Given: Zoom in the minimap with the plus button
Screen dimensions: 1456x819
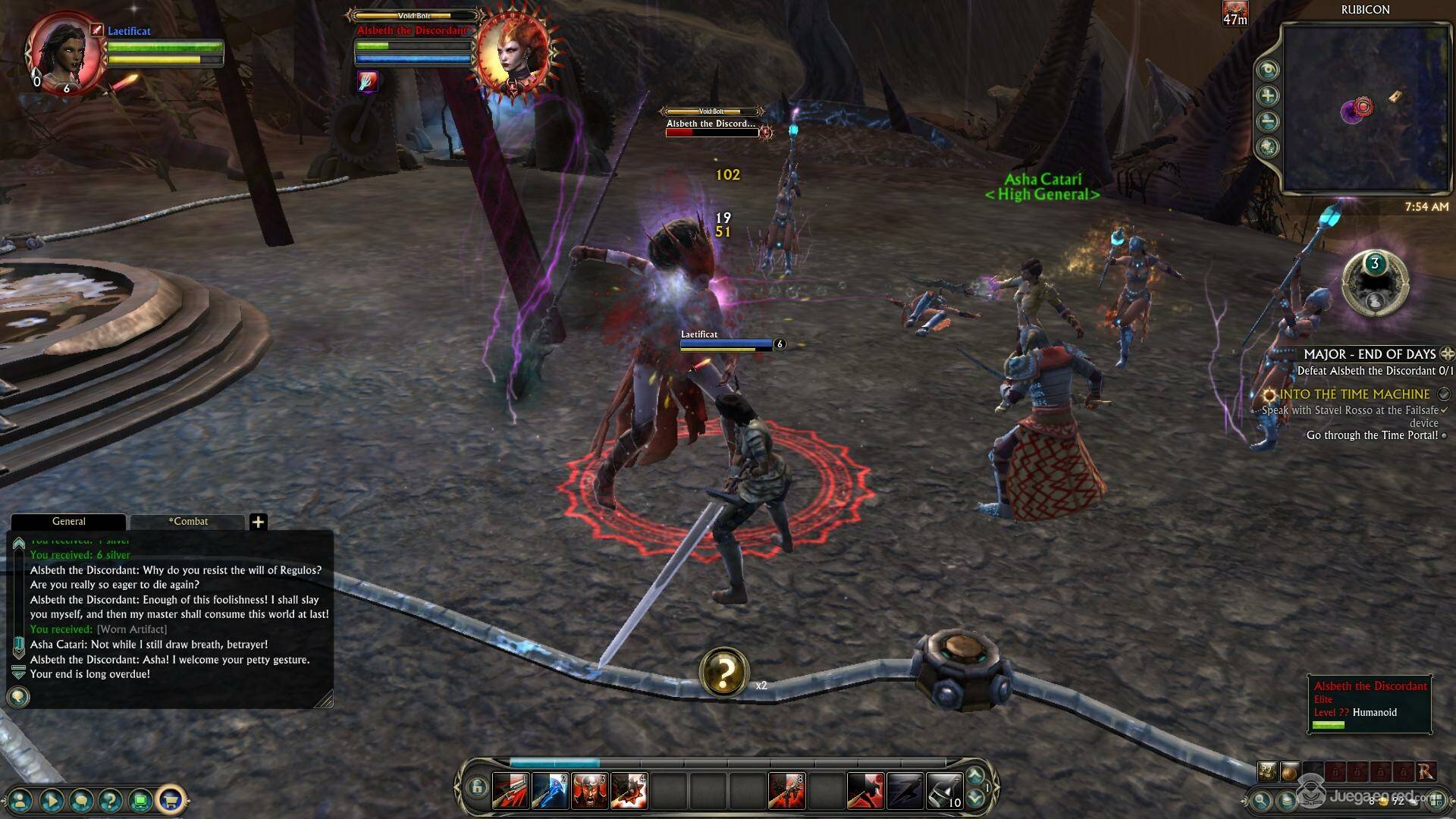Looking at the screenshot, I should click(x=1268, y=96).
